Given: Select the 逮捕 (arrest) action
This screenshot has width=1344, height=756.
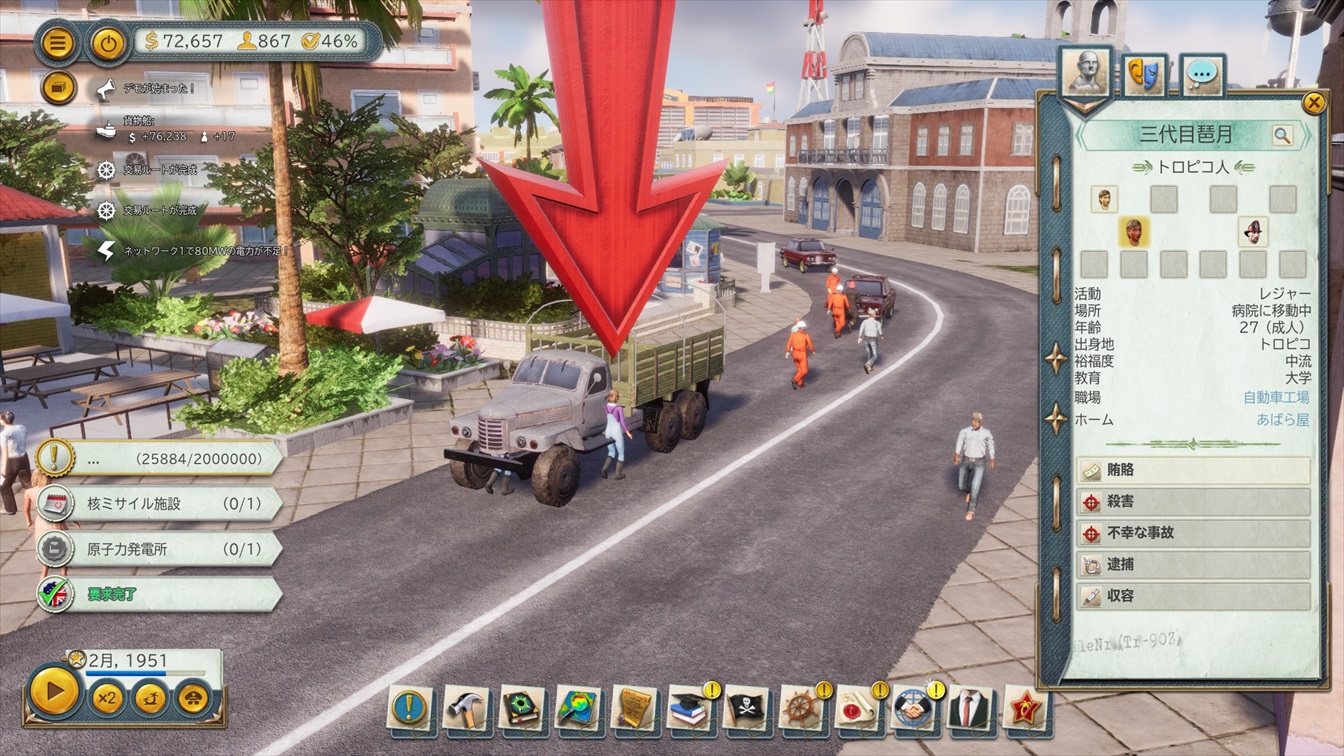Looking at the screenshot, I should click(x=1193, y=565).
